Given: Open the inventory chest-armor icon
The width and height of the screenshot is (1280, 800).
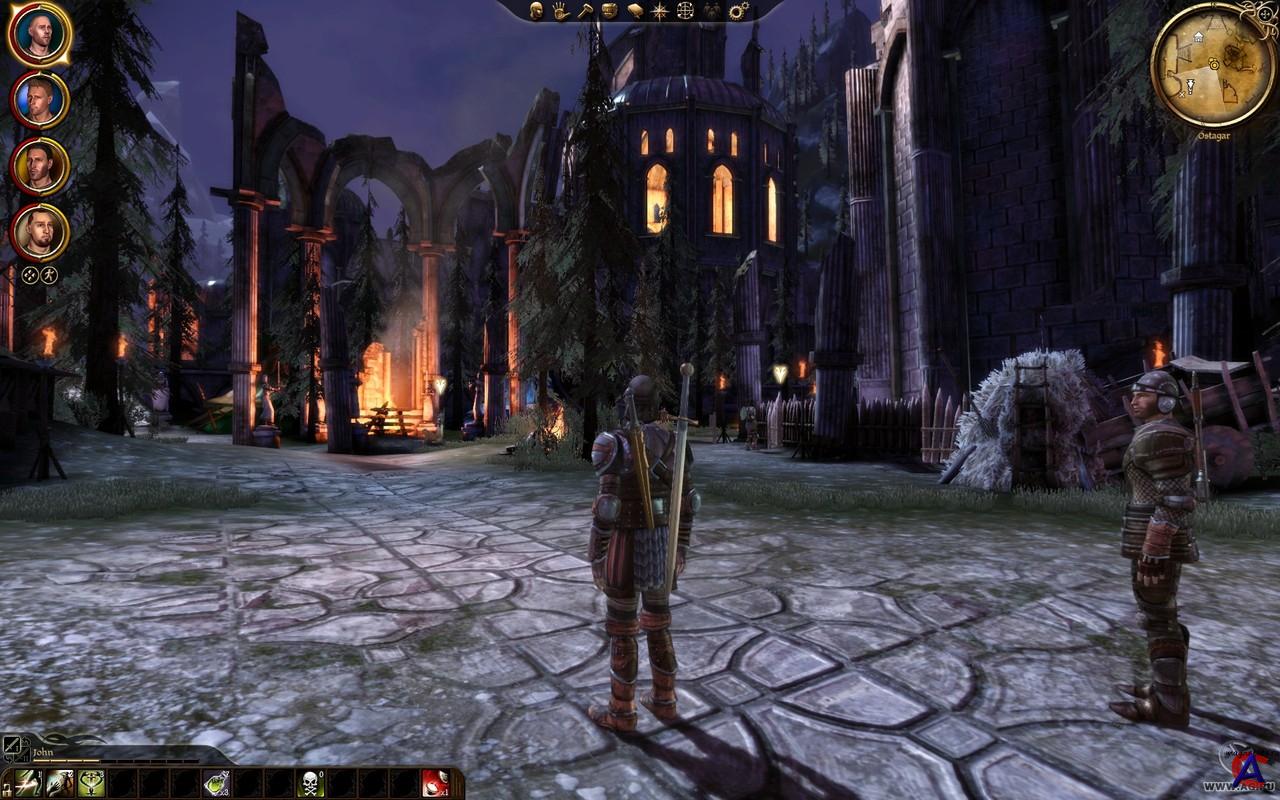Looking at the screenshot, I should (x=608, y=11).
